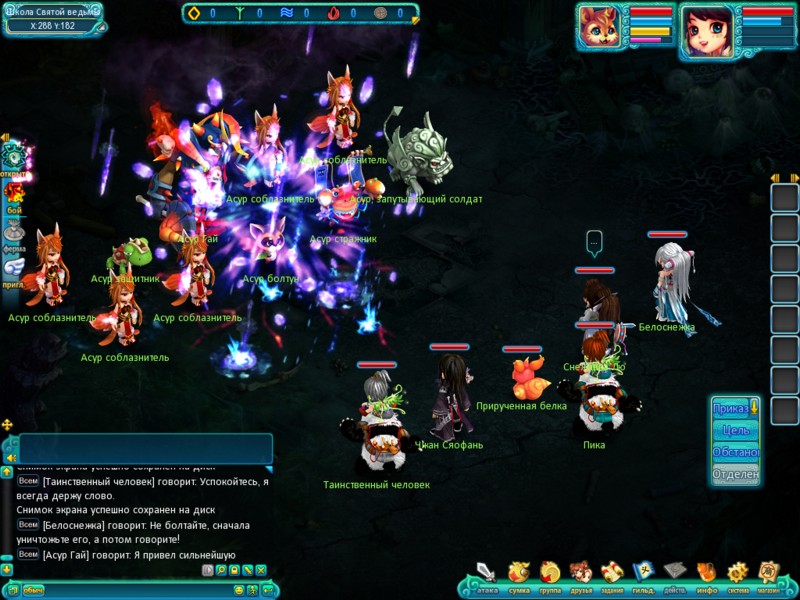Select the fox pet portrait

coord(601,28)
